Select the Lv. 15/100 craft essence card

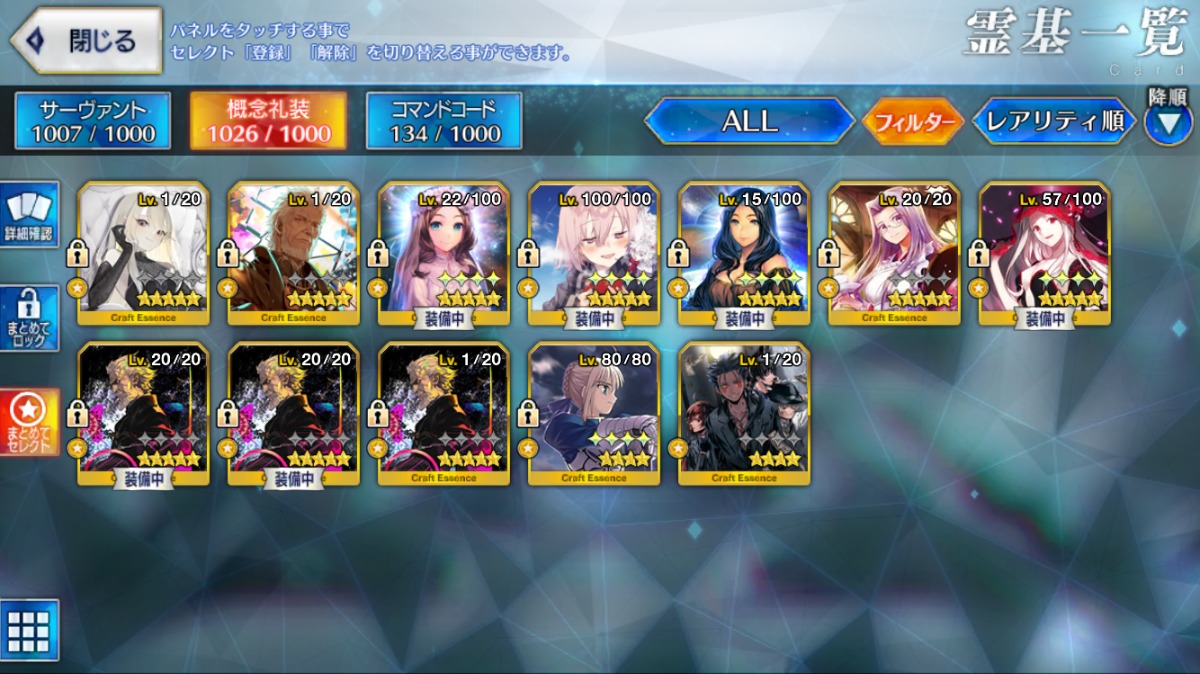click(x=744, y=253)
